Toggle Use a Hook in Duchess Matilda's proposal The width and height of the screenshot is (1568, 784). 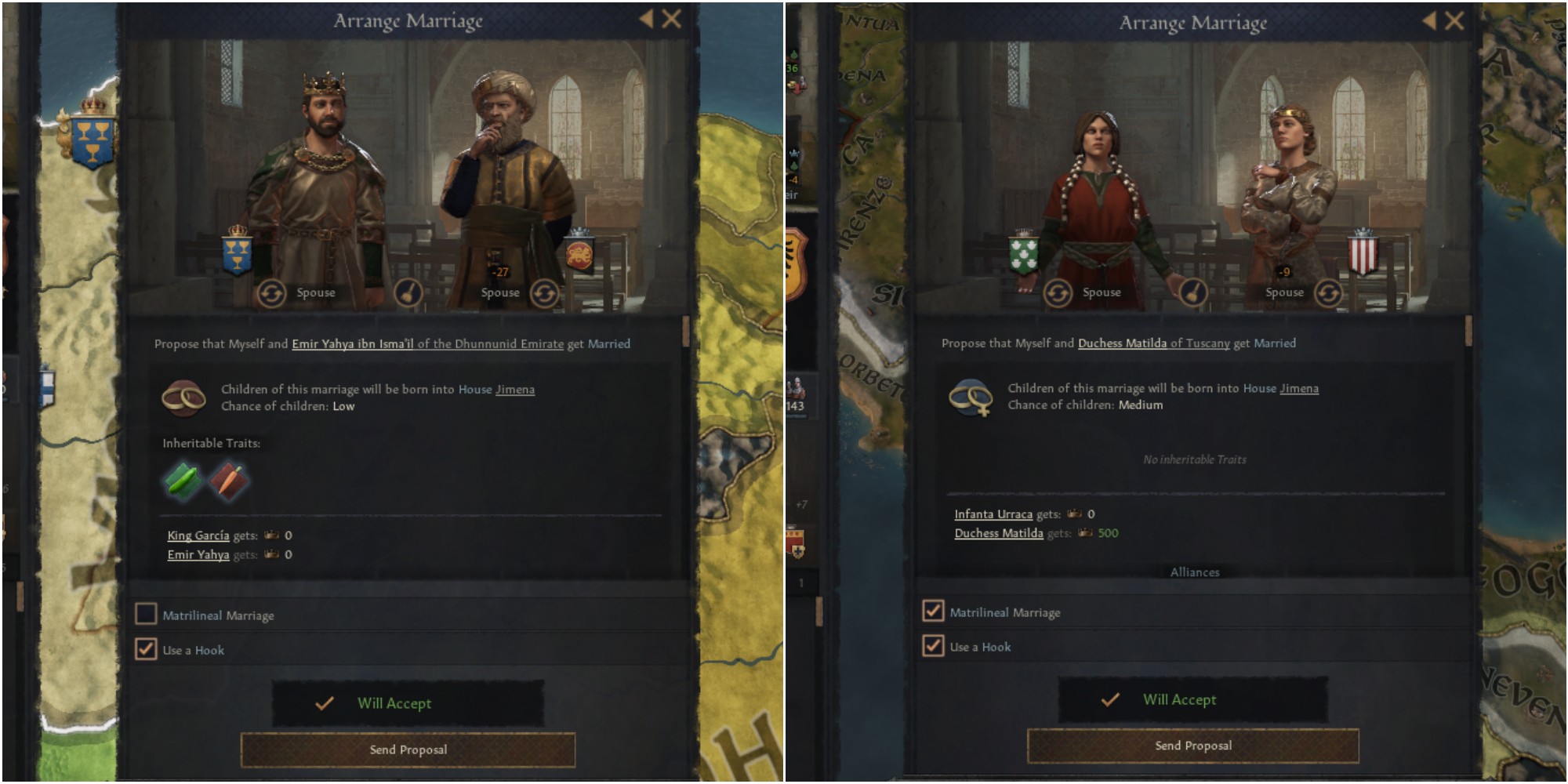[933, 646]
